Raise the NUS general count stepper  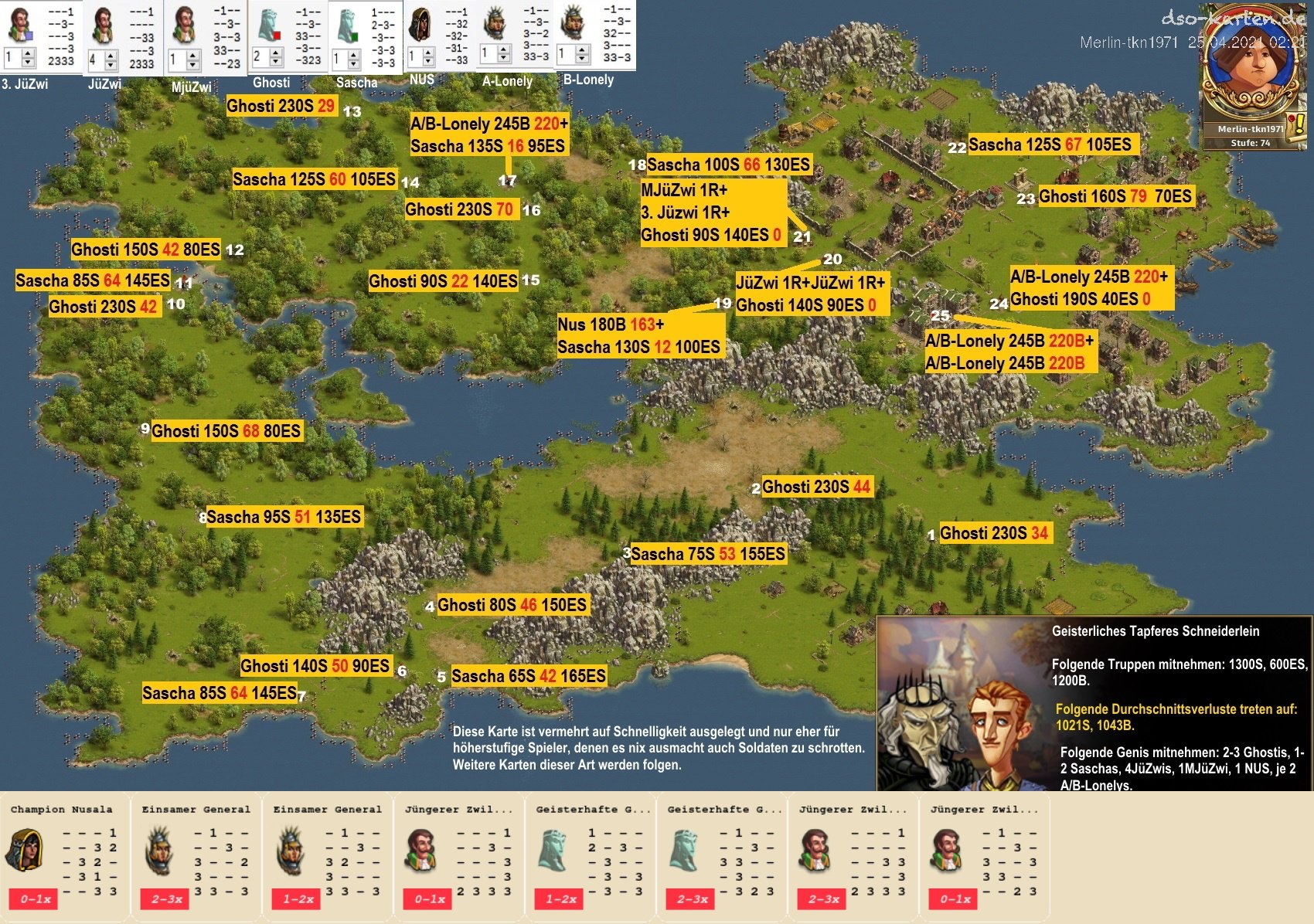point(429,52)
